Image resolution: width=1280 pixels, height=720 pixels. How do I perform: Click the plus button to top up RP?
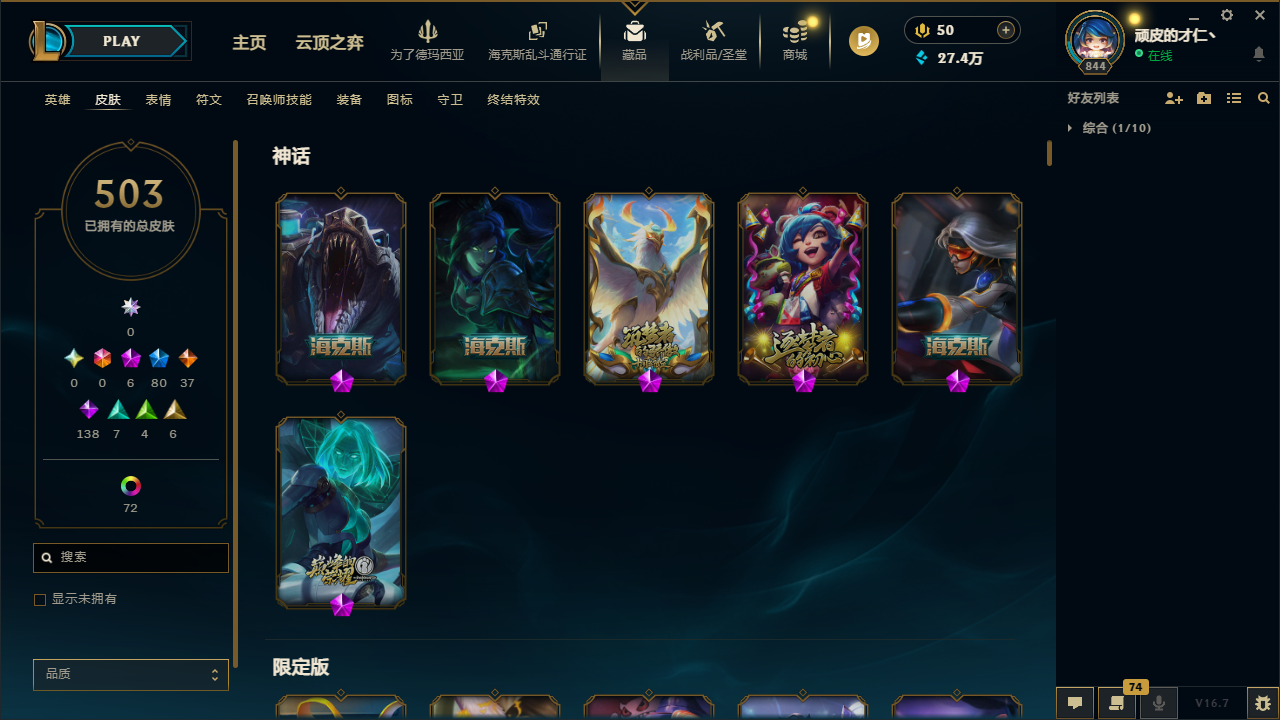click(1005, 30)
